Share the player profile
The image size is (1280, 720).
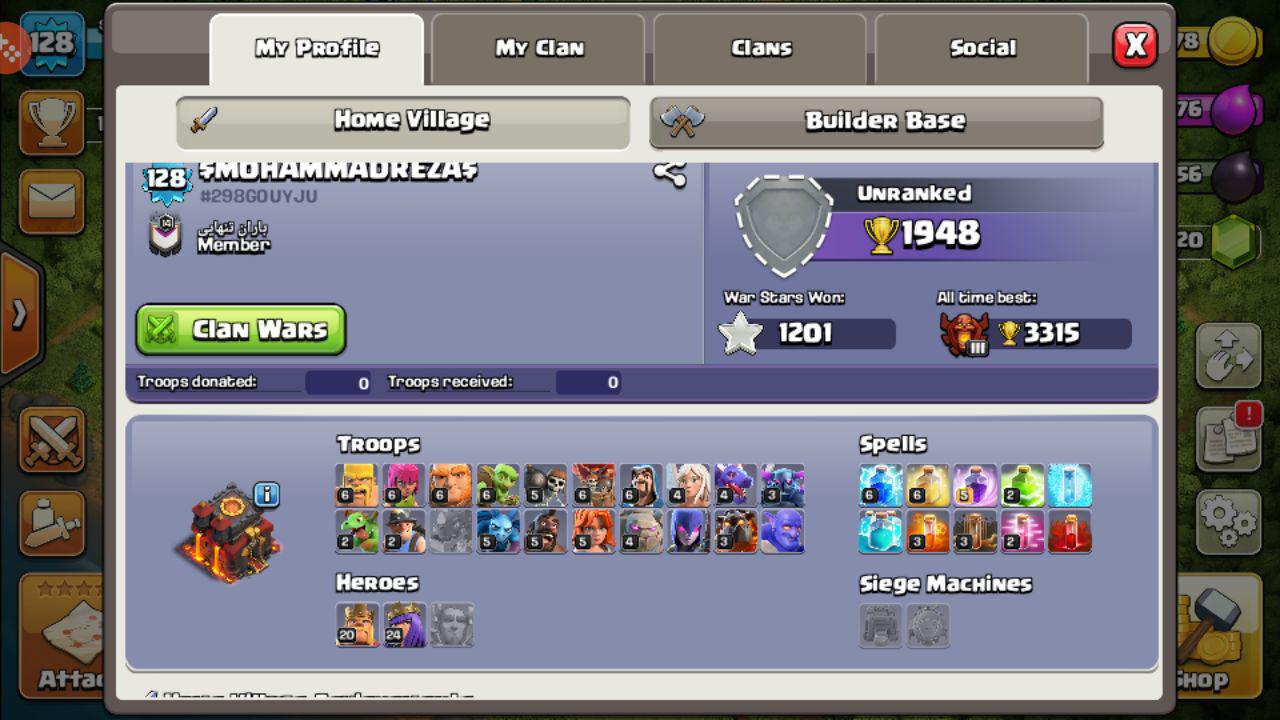pos(669,173)
